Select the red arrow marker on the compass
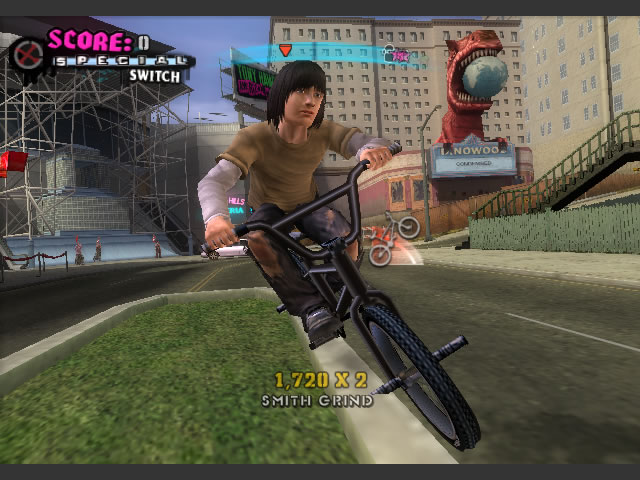This screenshot has width=640, height=480. [285, 51]
